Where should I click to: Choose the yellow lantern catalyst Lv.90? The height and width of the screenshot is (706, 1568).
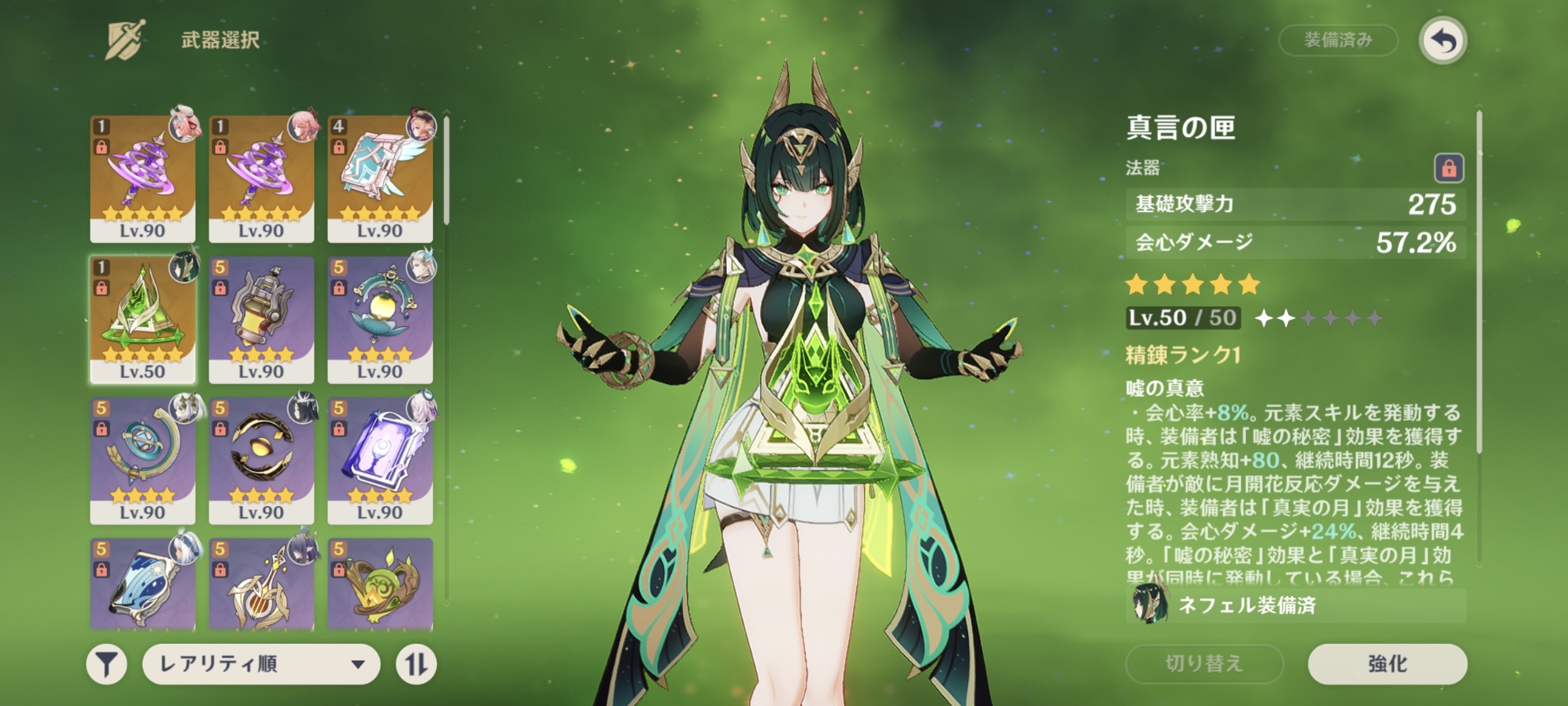coord(261,320)
